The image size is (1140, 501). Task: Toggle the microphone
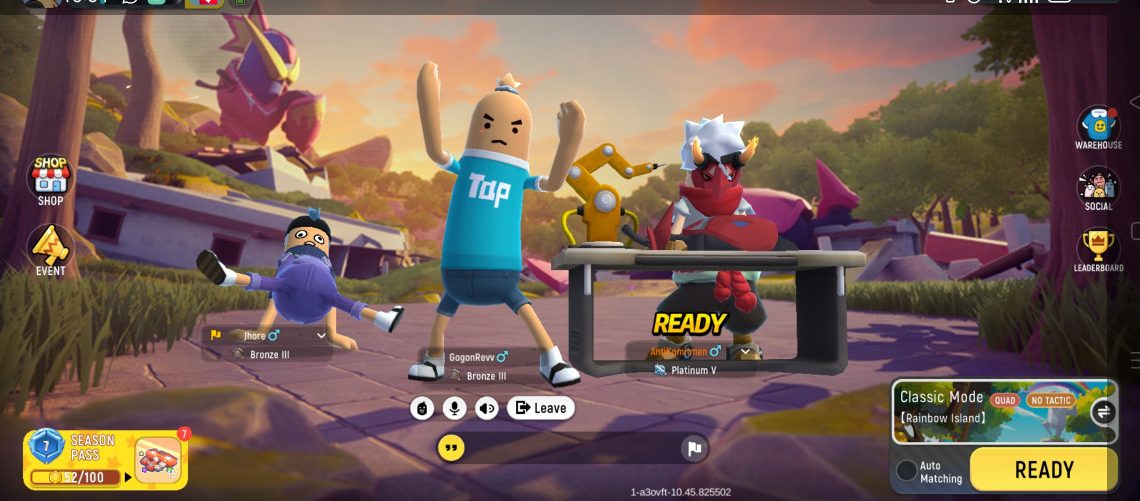[455, 408]
